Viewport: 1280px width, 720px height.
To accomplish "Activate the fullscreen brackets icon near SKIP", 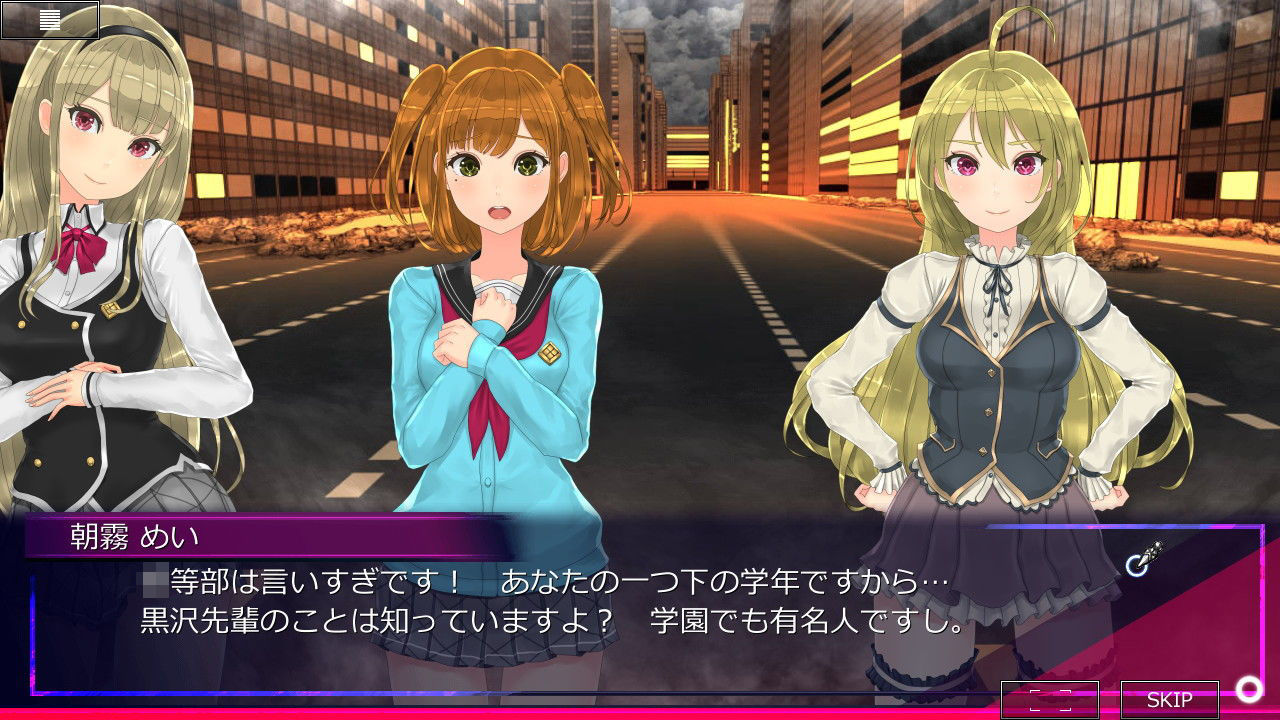I will (x=1051, y=697).
